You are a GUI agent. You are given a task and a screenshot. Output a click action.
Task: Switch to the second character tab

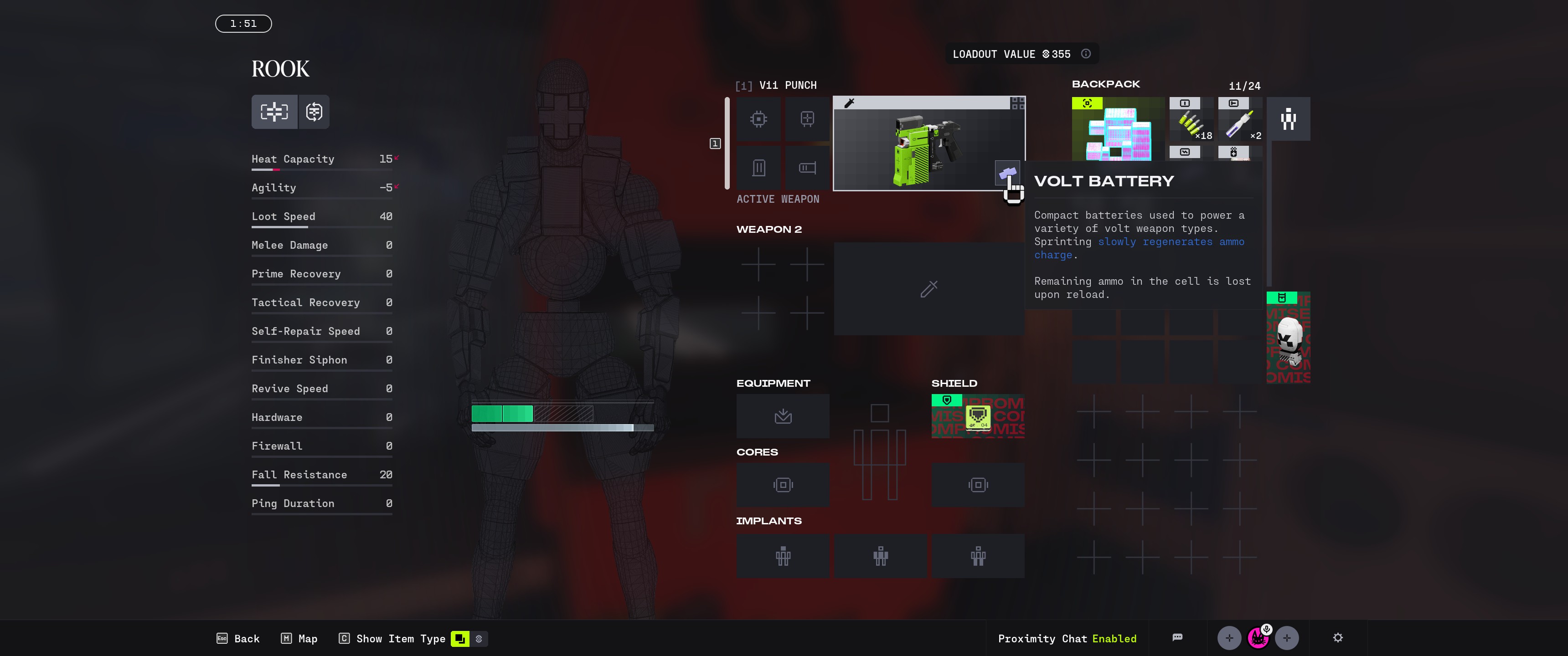[314, 112]
